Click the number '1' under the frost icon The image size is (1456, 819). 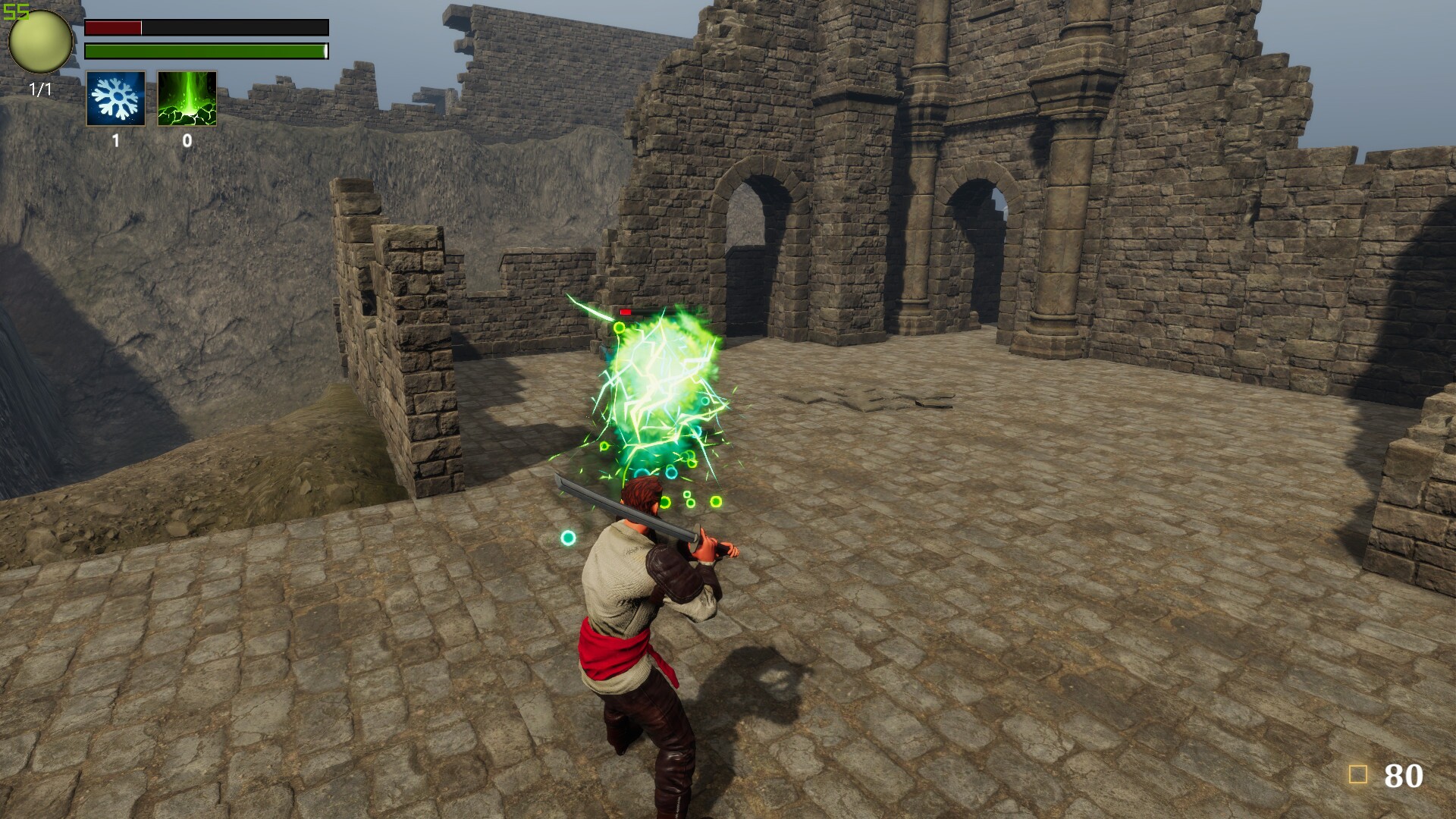click(x=115, y=141)
